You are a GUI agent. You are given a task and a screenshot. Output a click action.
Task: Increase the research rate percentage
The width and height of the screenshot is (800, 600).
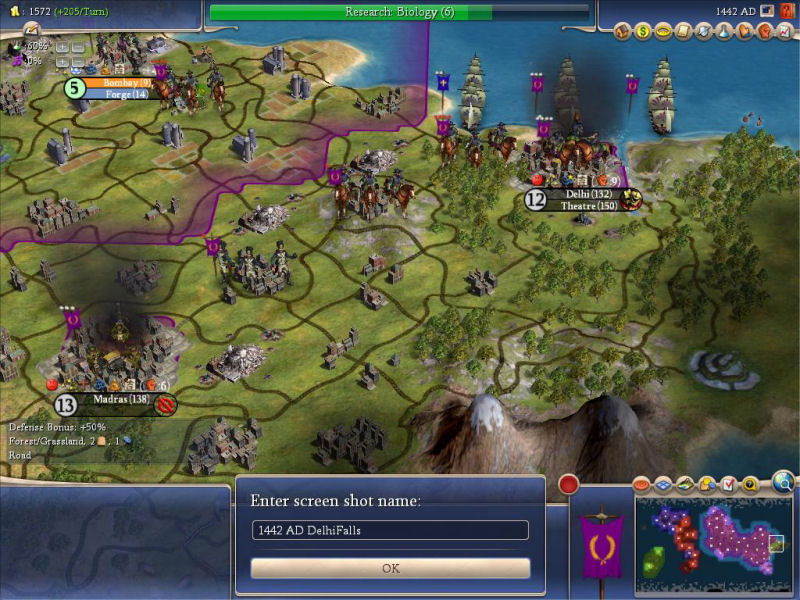coord(62,46)
